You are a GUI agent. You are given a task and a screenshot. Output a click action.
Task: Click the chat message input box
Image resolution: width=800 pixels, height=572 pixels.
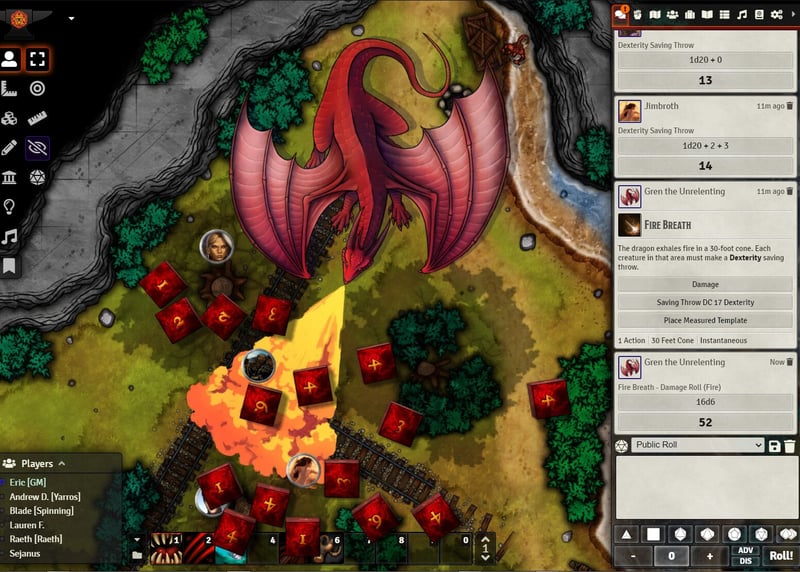pyautogui.click(x=705, y=488)
